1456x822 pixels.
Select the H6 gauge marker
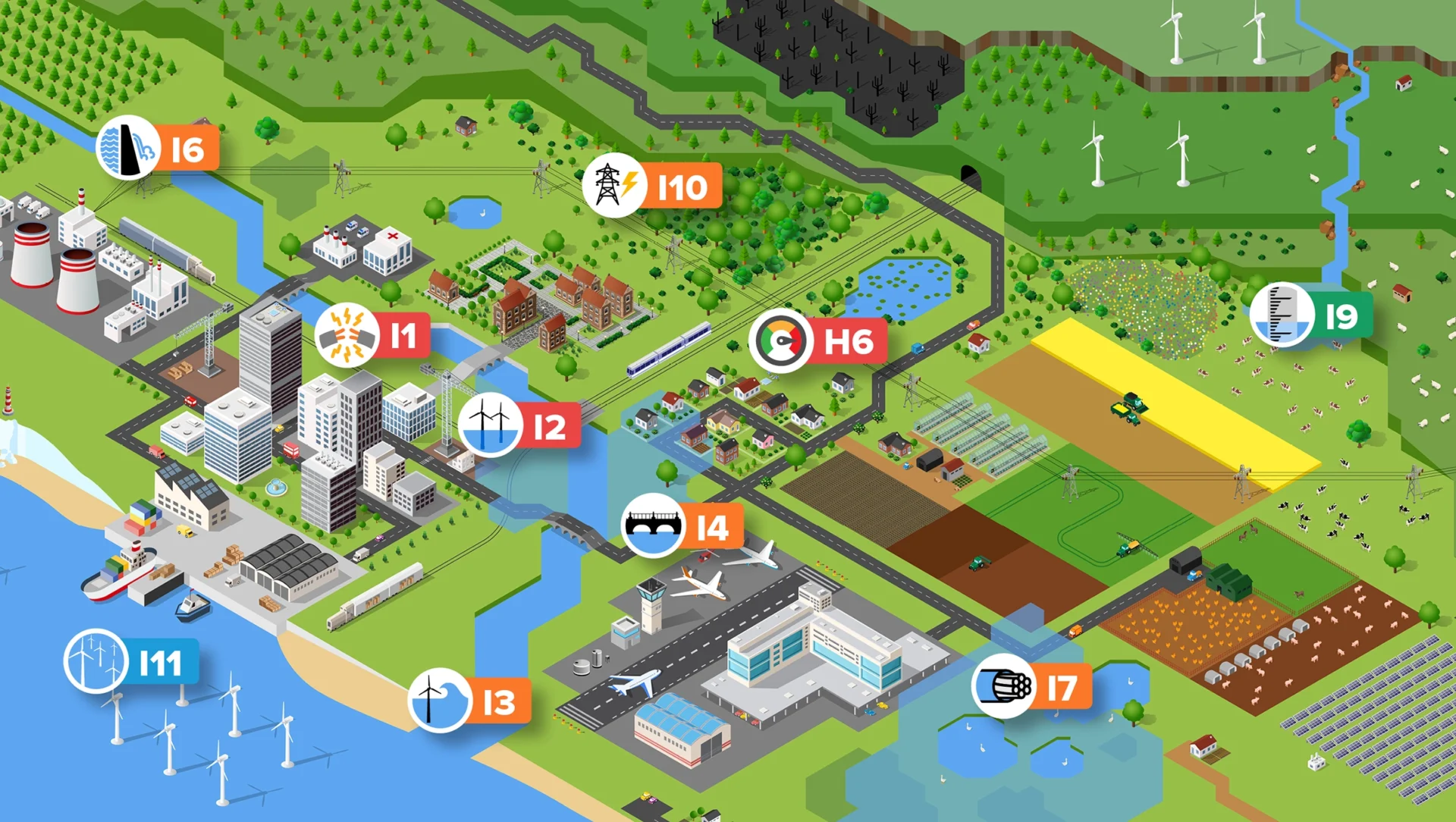tap(781, 341)
